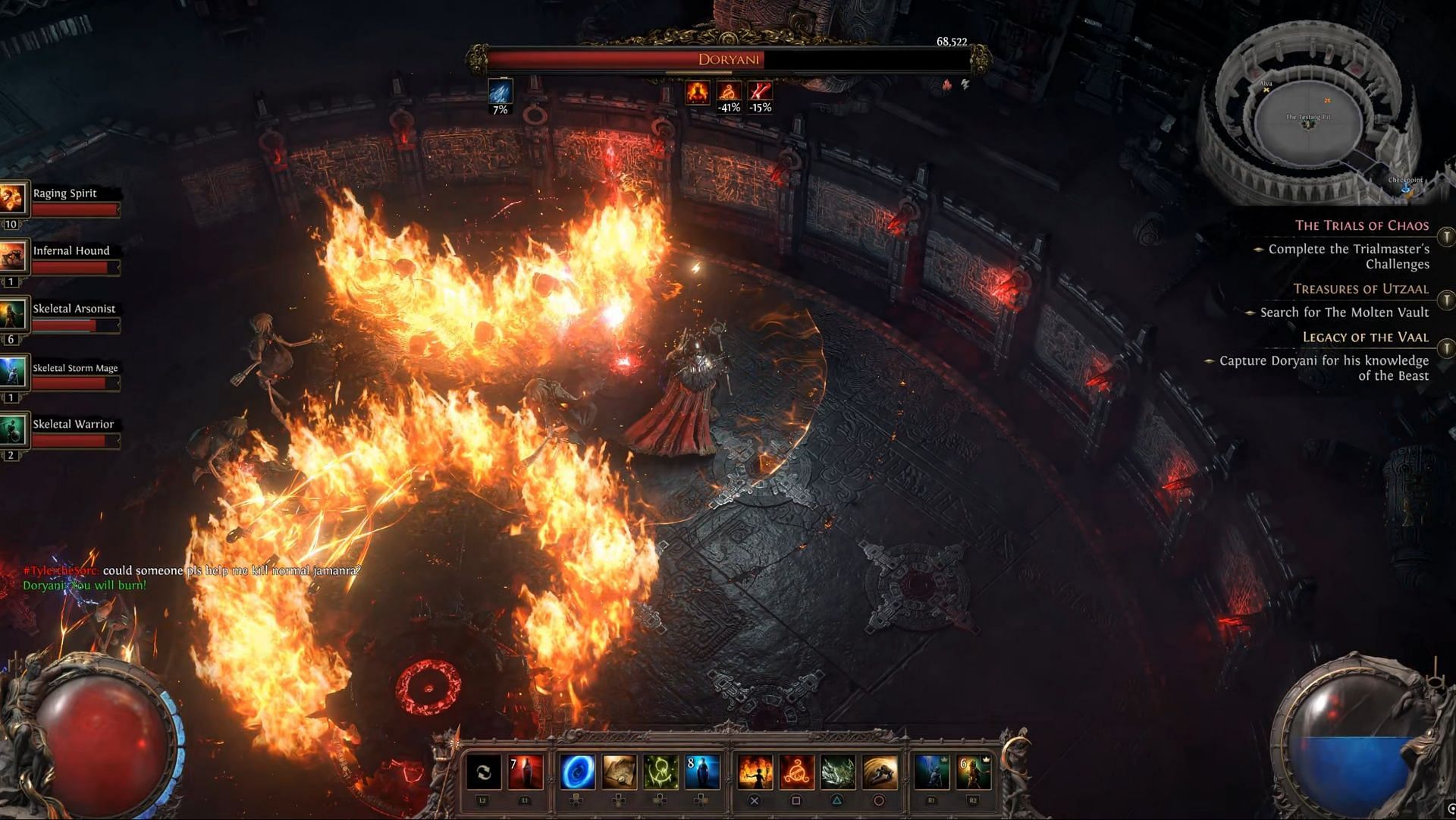1456x820 pixels.
Task: Activate the orange flame sigil curse skill
Action: point(796,773)
